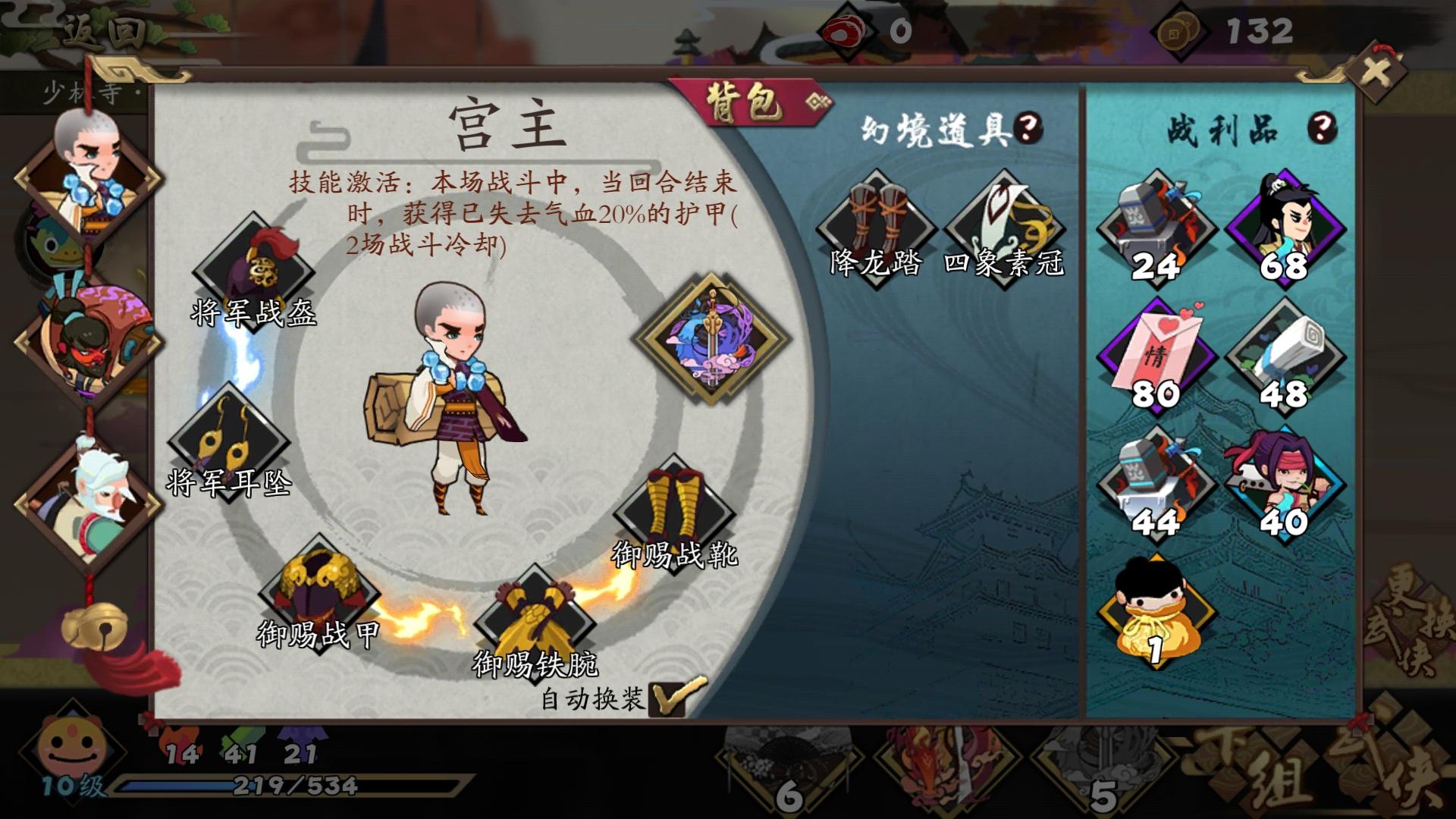1456x819 pixels.
Task: Select the 将军战盔 helmet equipment slot
Action: (254, 269)
